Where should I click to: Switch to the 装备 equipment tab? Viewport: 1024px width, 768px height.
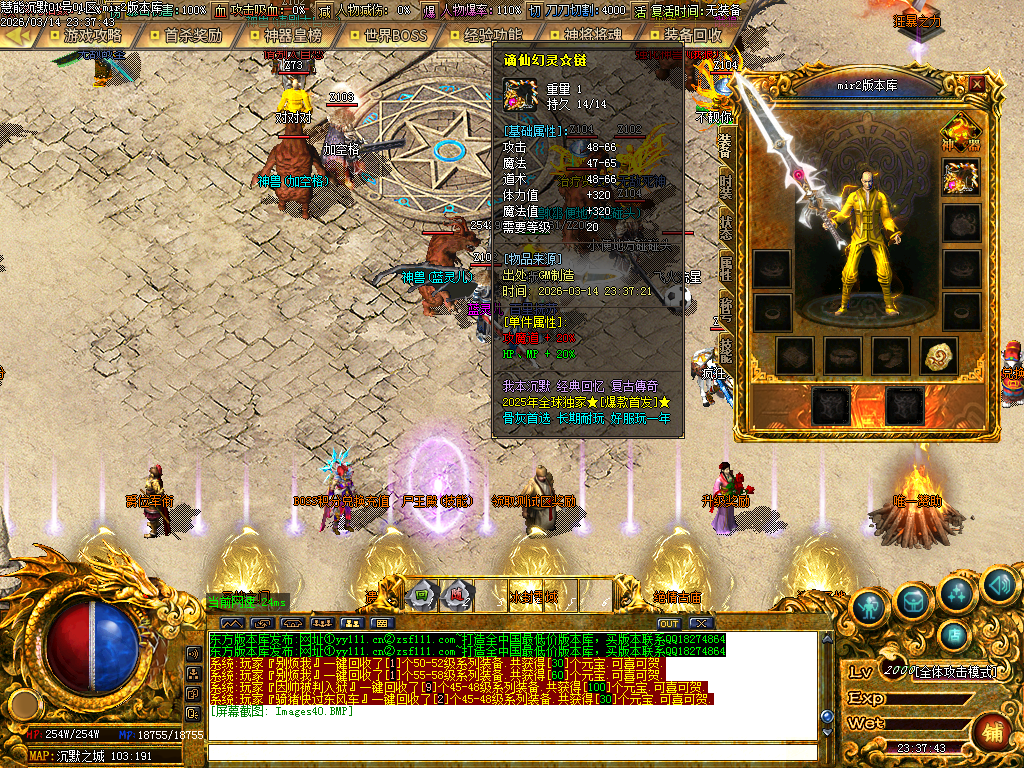[725, 146]
